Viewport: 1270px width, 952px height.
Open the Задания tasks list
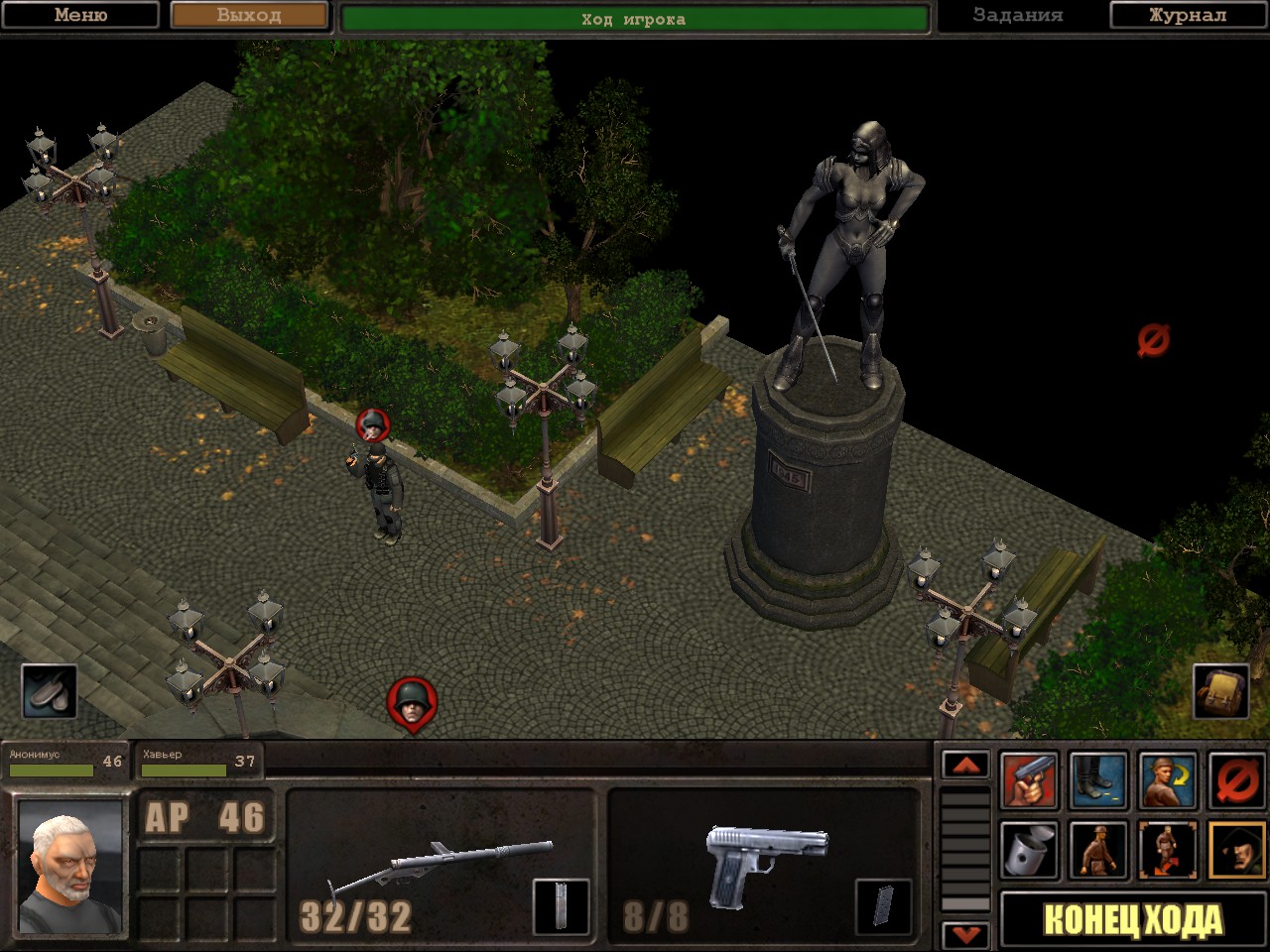click(x=1017, y=16)
